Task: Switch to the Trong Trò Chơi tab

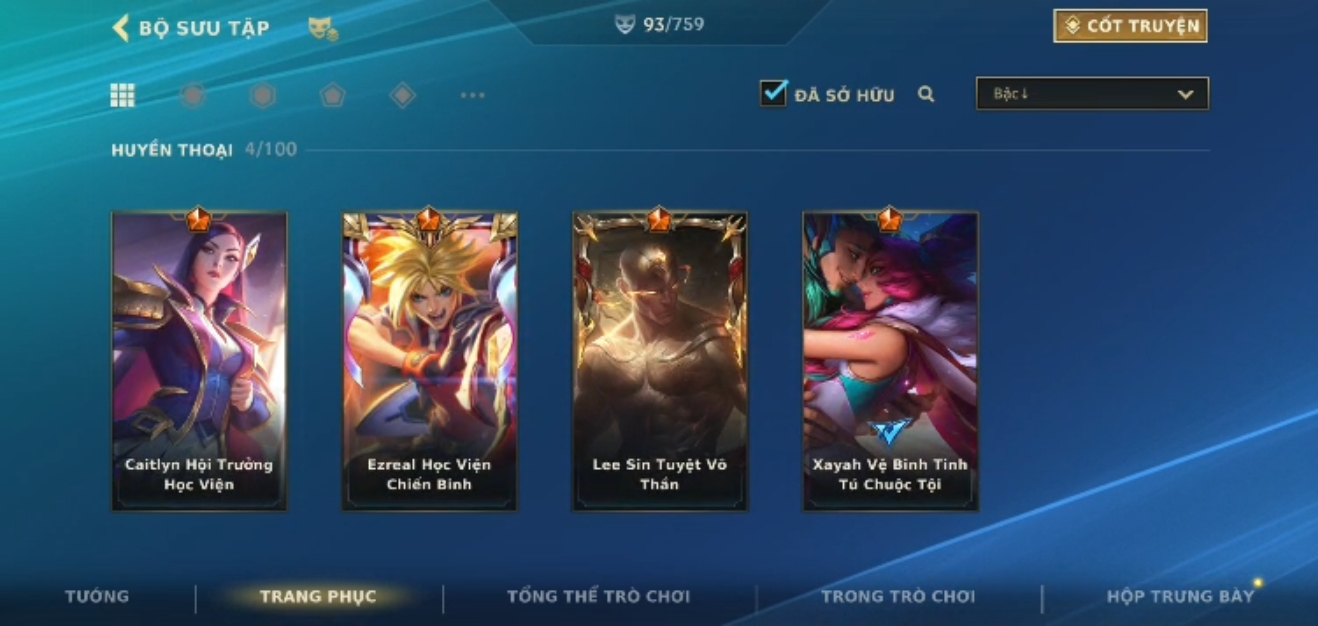Action: 897,597
